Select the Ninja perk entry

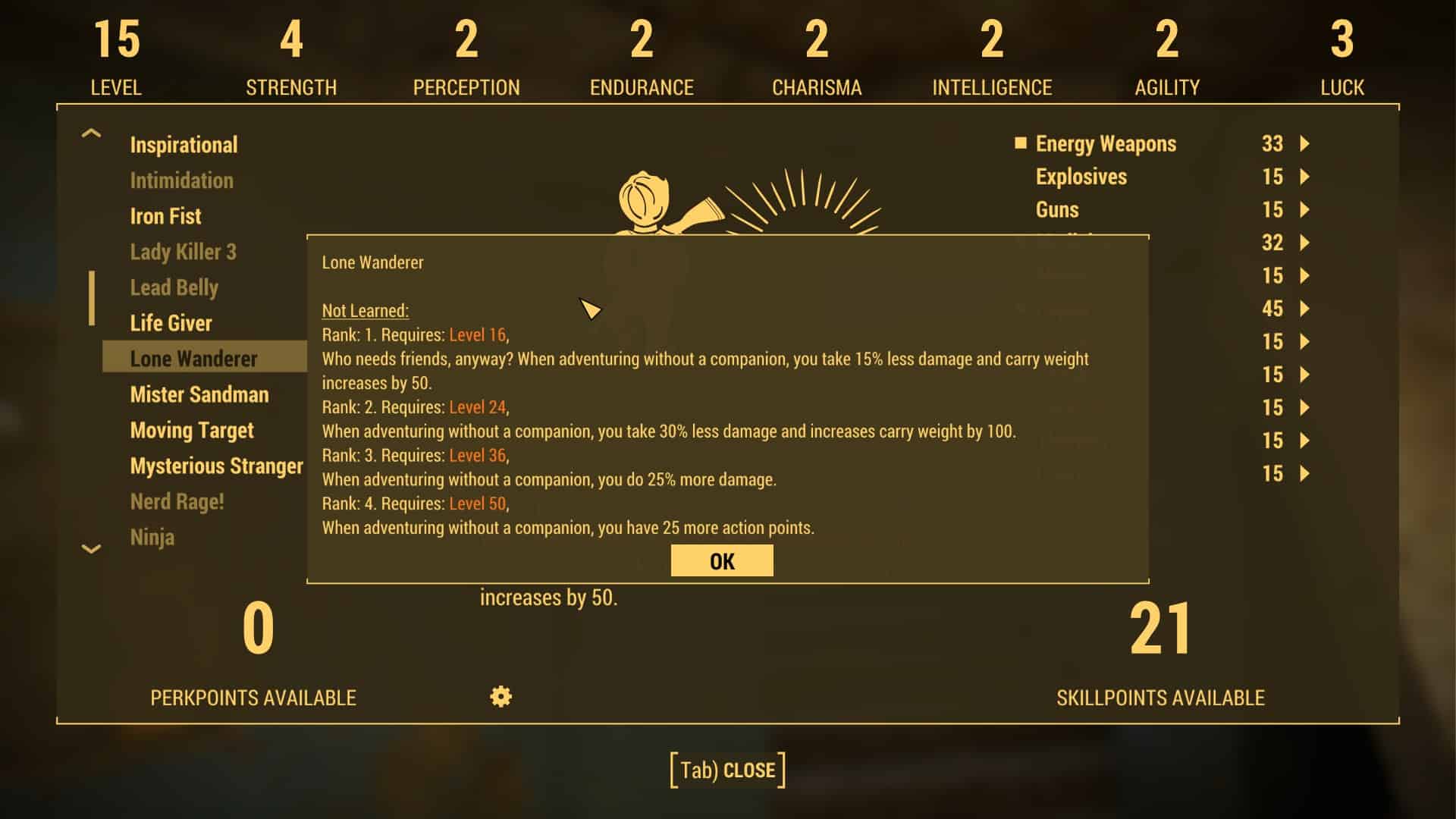(152, 537)
